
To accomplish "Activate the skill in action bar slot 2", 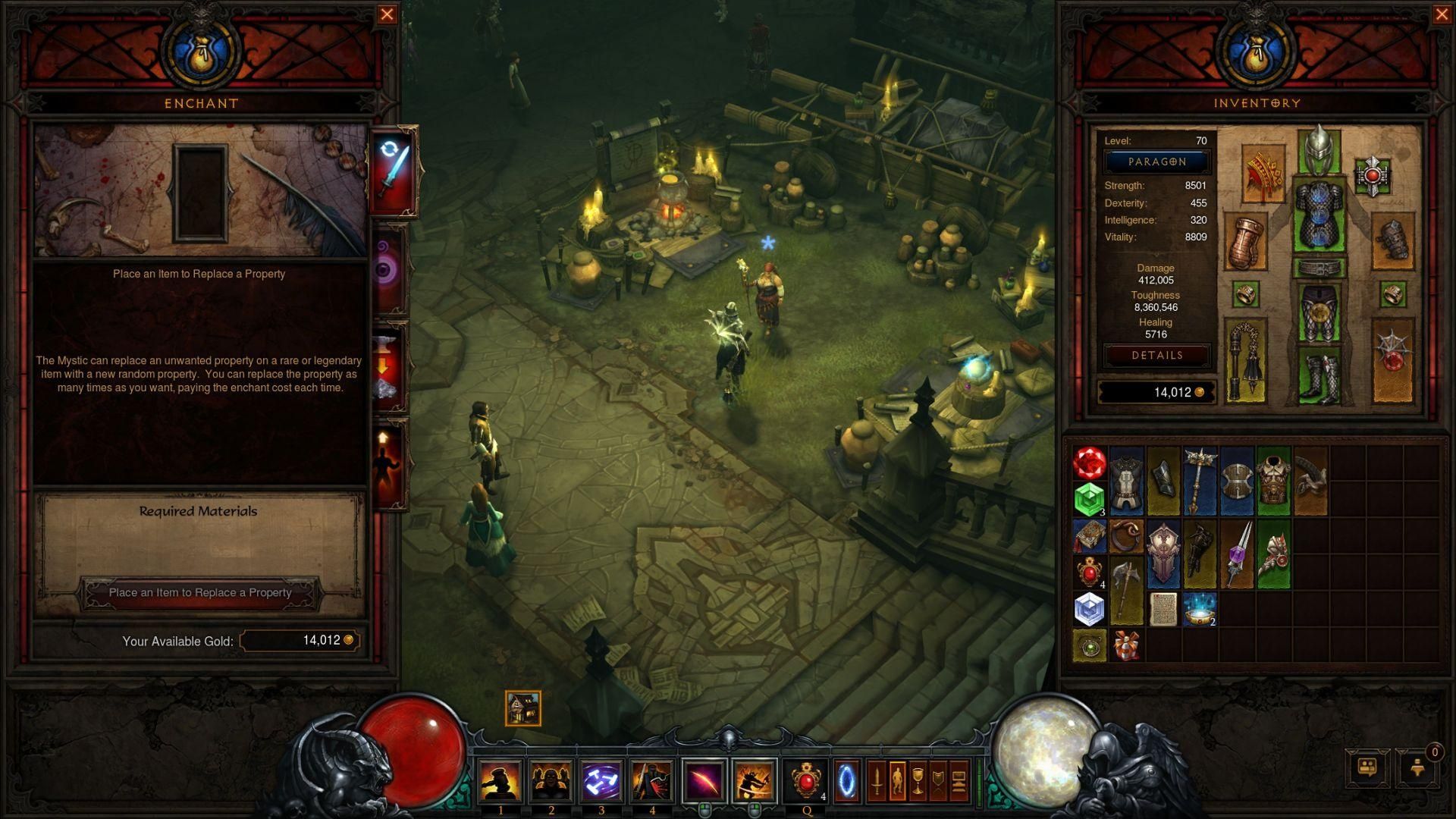I will 551,780.
